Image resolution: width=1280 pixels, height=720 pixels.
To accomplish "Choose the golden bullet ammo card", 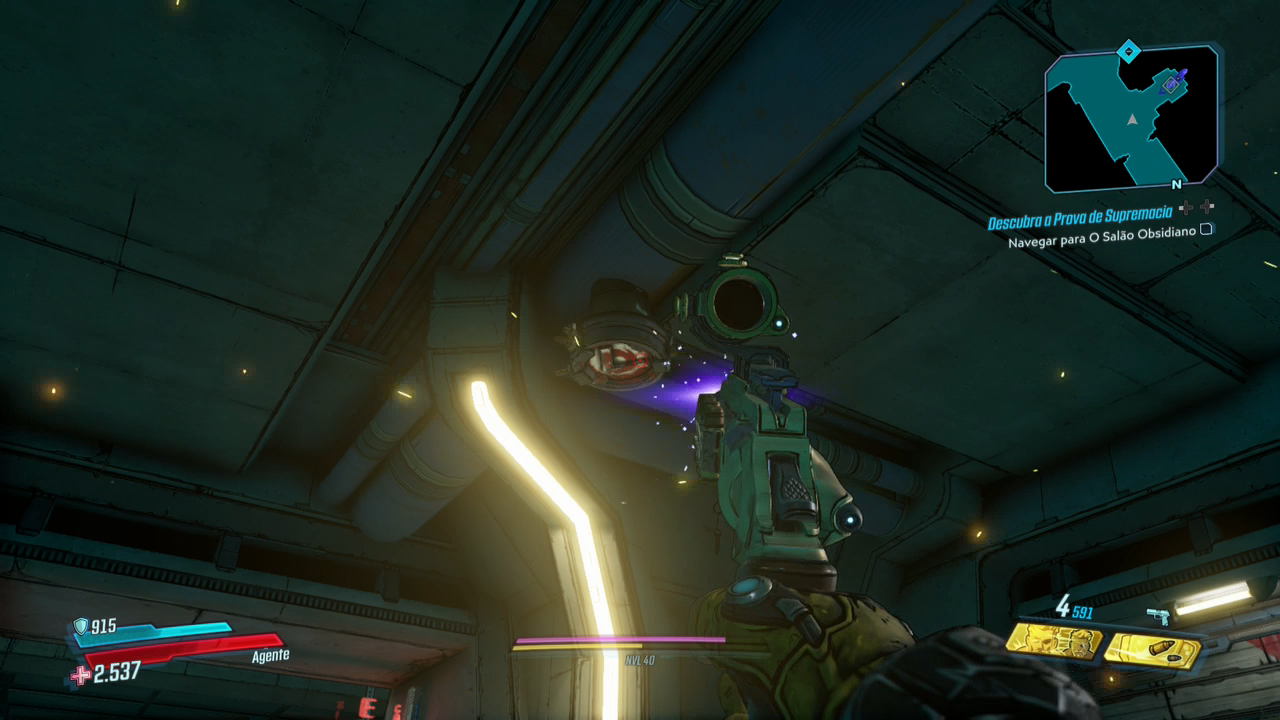I will pos(1154,650).
